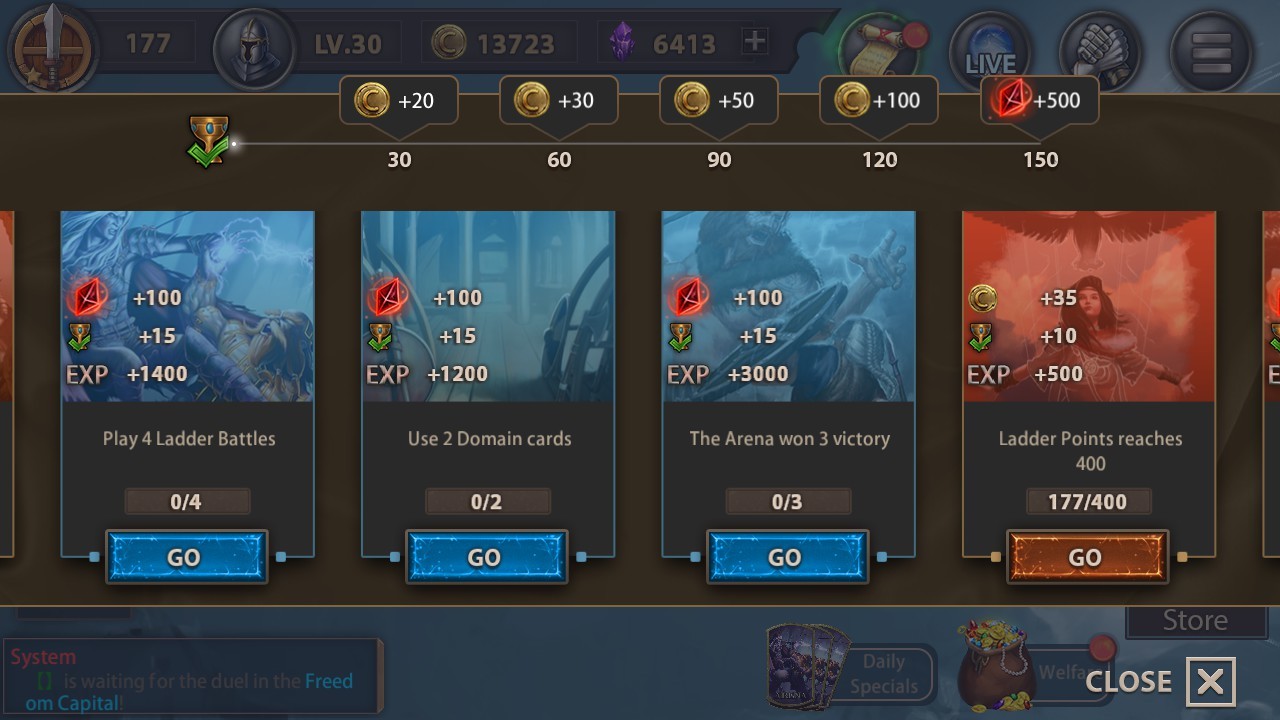
Task: Claim the +20 coin reward at 30 points
Action: (x=398, y=100)
